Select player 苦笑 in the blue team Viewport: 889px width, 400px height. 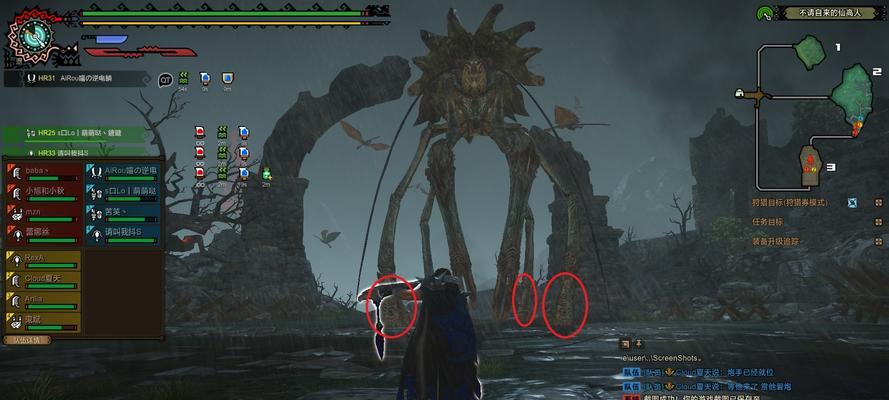pyautogui.click(x=122, y=213)
